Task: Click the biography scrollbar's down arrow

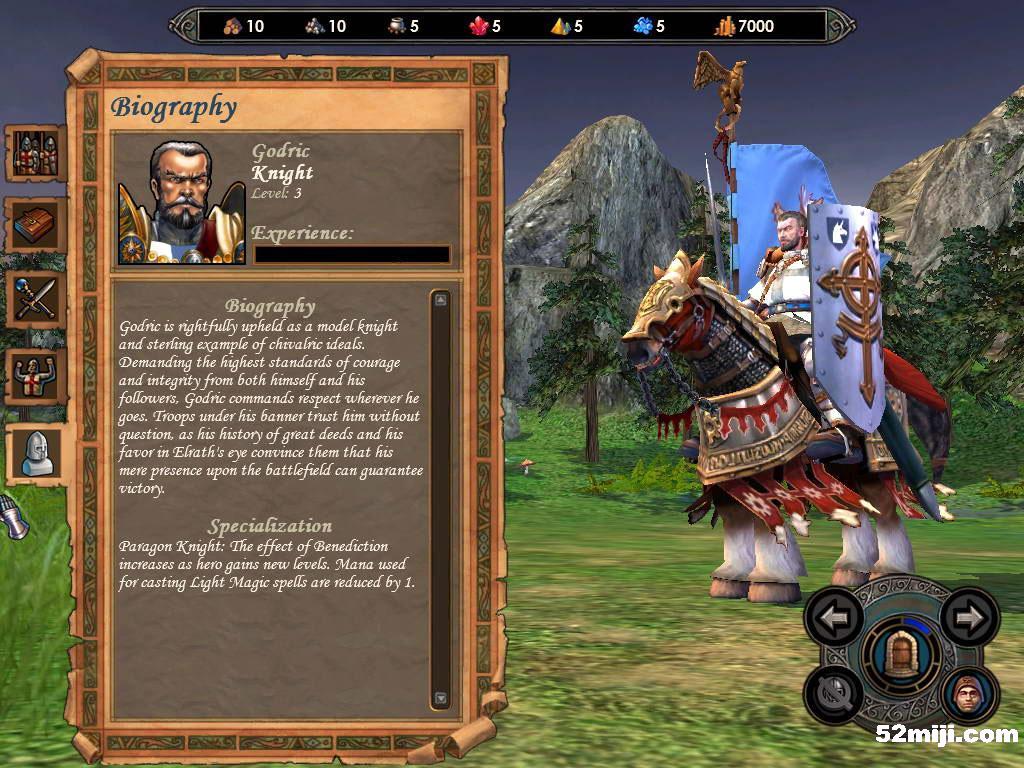Action: point(441,698)
